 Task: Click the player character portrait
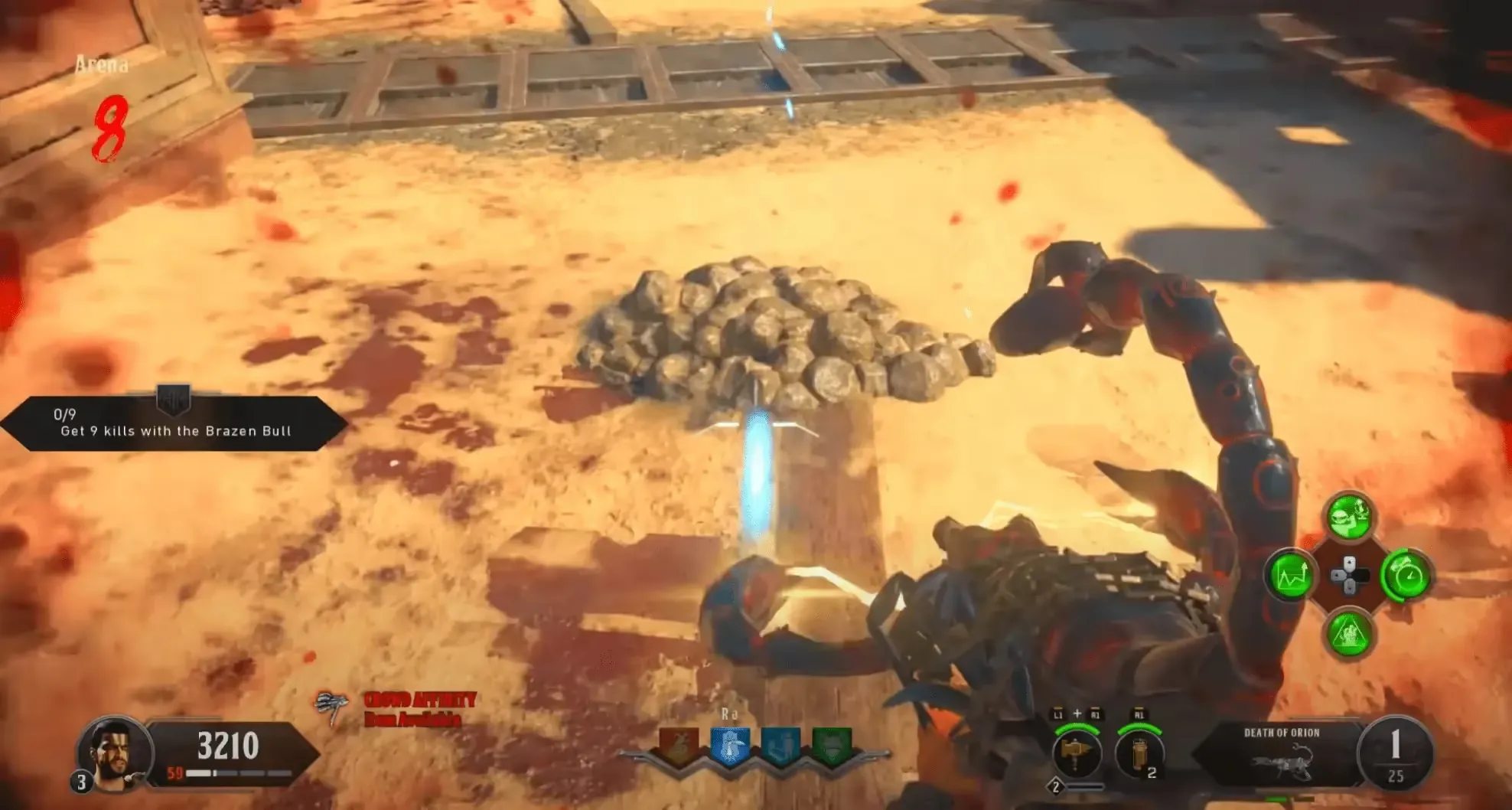113,752
